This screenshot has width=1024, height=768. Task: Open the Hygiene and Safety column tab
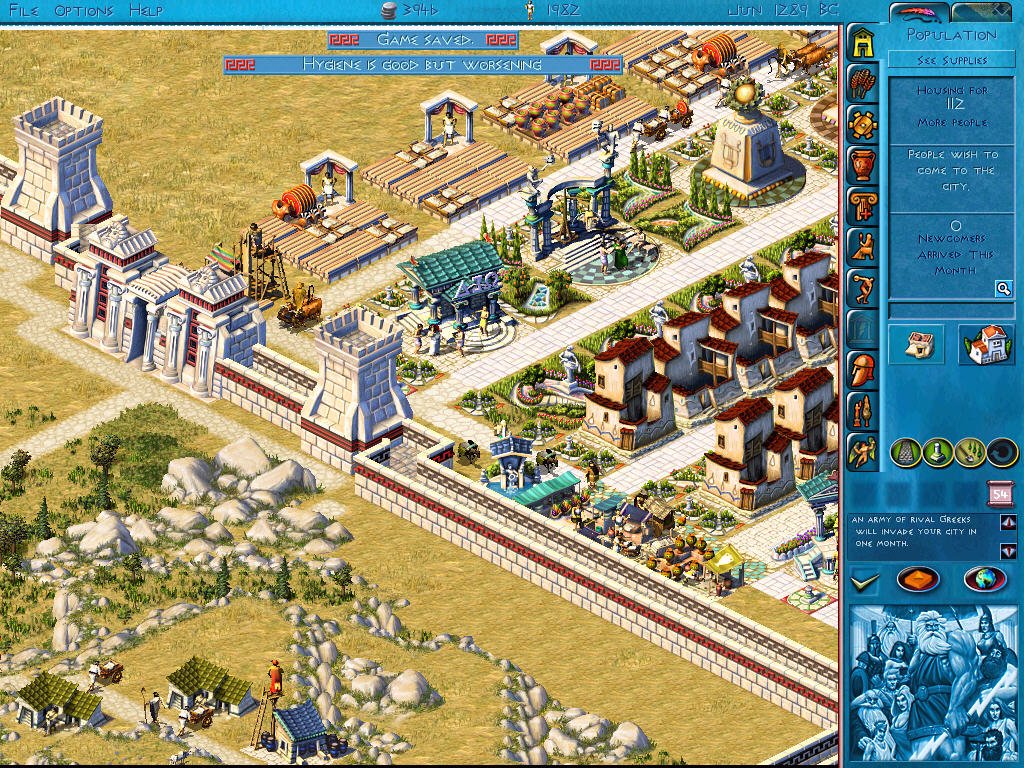pyautogui.click(x=862, y=205)
